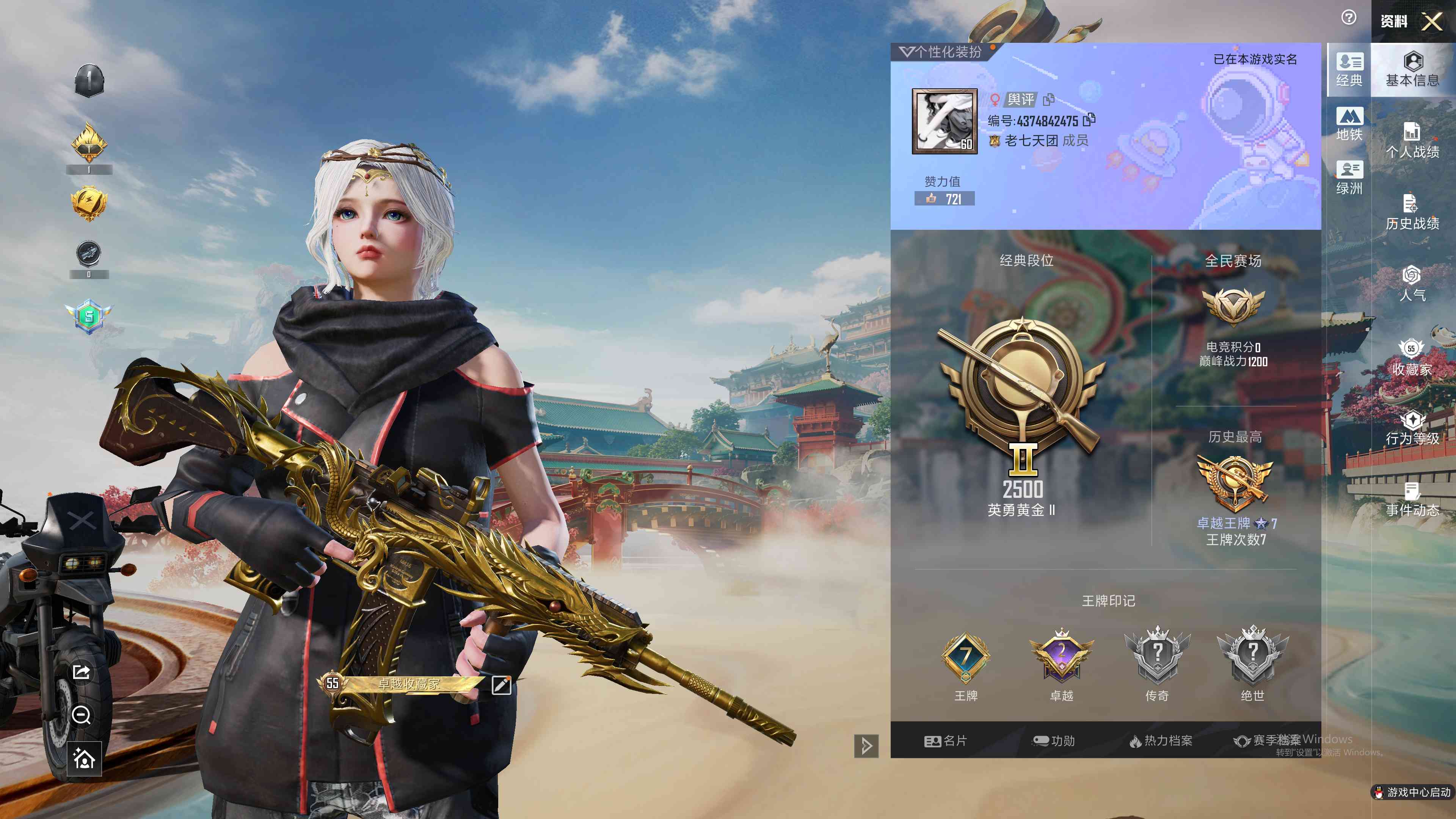
Task: Switch to the 基本信息 tab
Action: [x=1412, y=69]
